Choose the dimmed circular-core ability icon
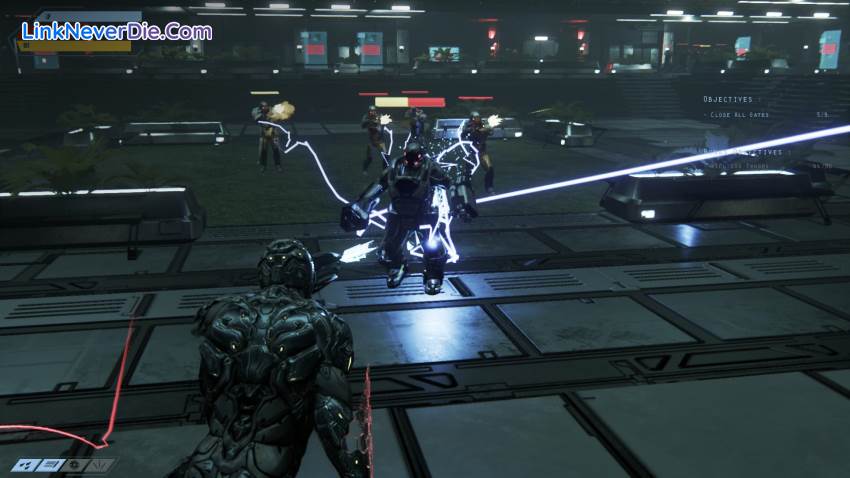This screenshot has height=478, width=850. coord(75,465)
